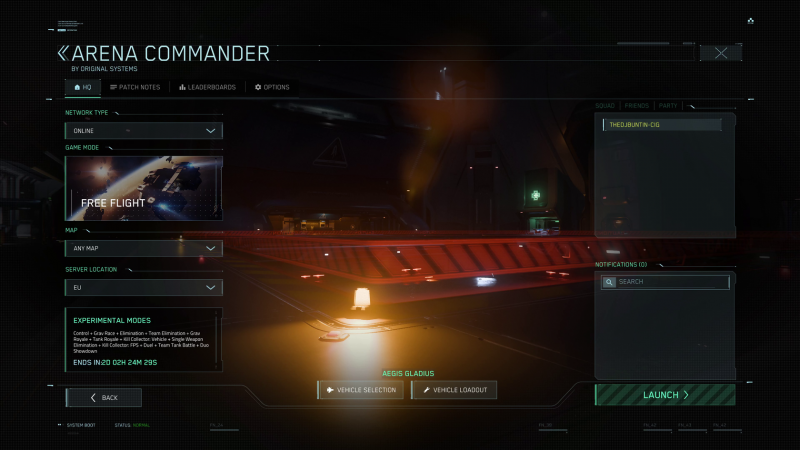Open Vehicle Selection
Screen dimensions: 800x450
[x=361, y=390]
